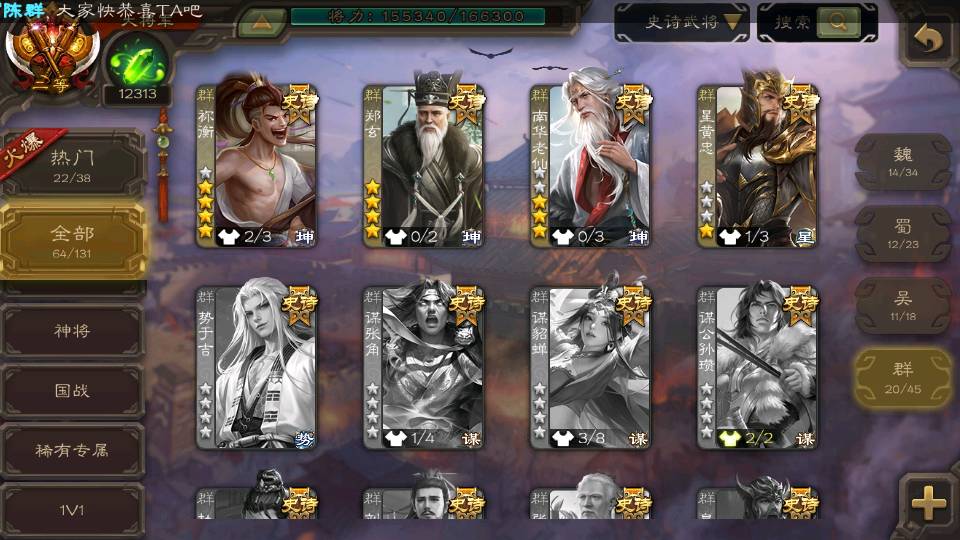Filter generals by 蜀 faction

point(903,234)
